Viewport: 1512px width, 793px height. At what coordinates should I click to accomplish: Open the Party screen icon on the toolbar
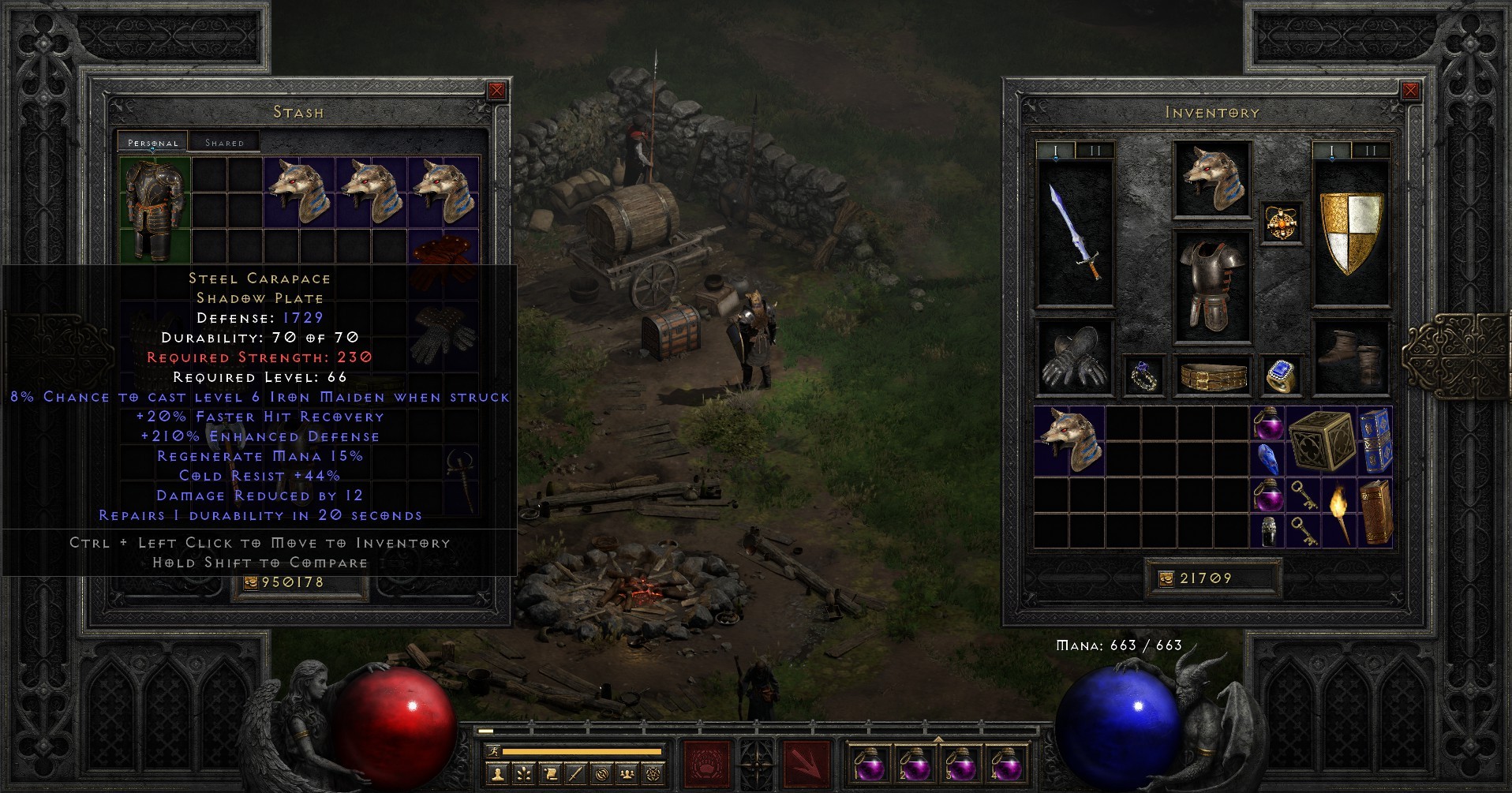(x=627, y=773)
